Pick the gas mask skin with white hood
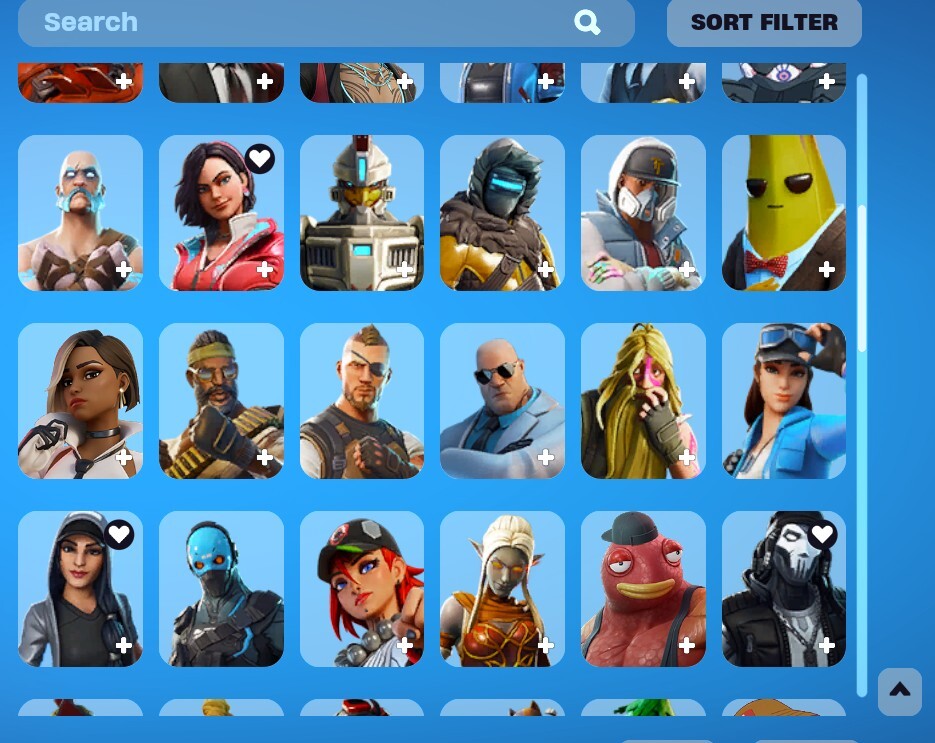This screenshot has height=743, width=935. click(x=643, y=212)
